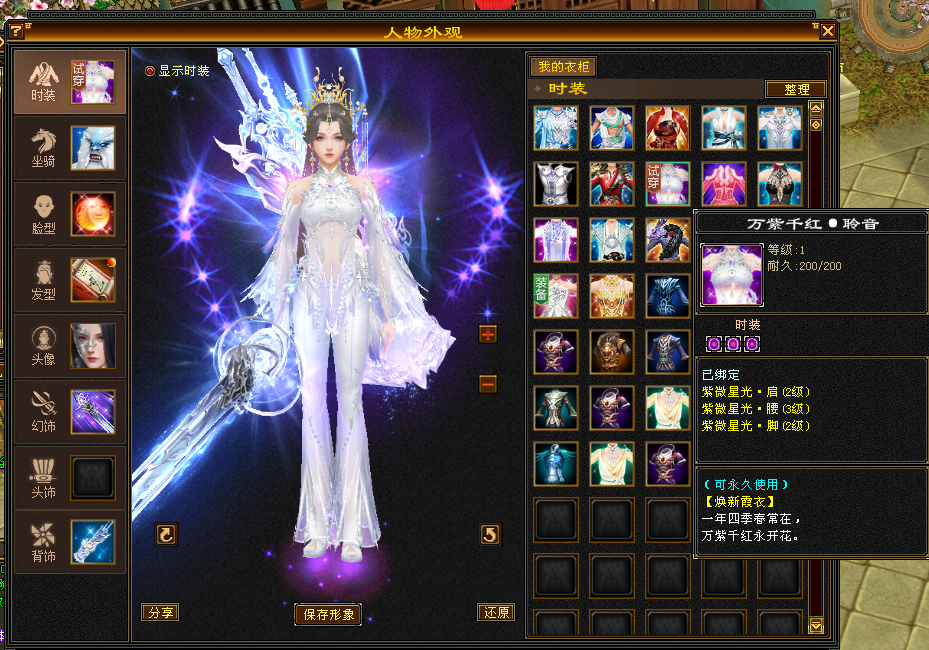Select the 时装 fashion category
Image resolution: width=929 pixels, height=650 pixels.
click(x=70, y=82)
